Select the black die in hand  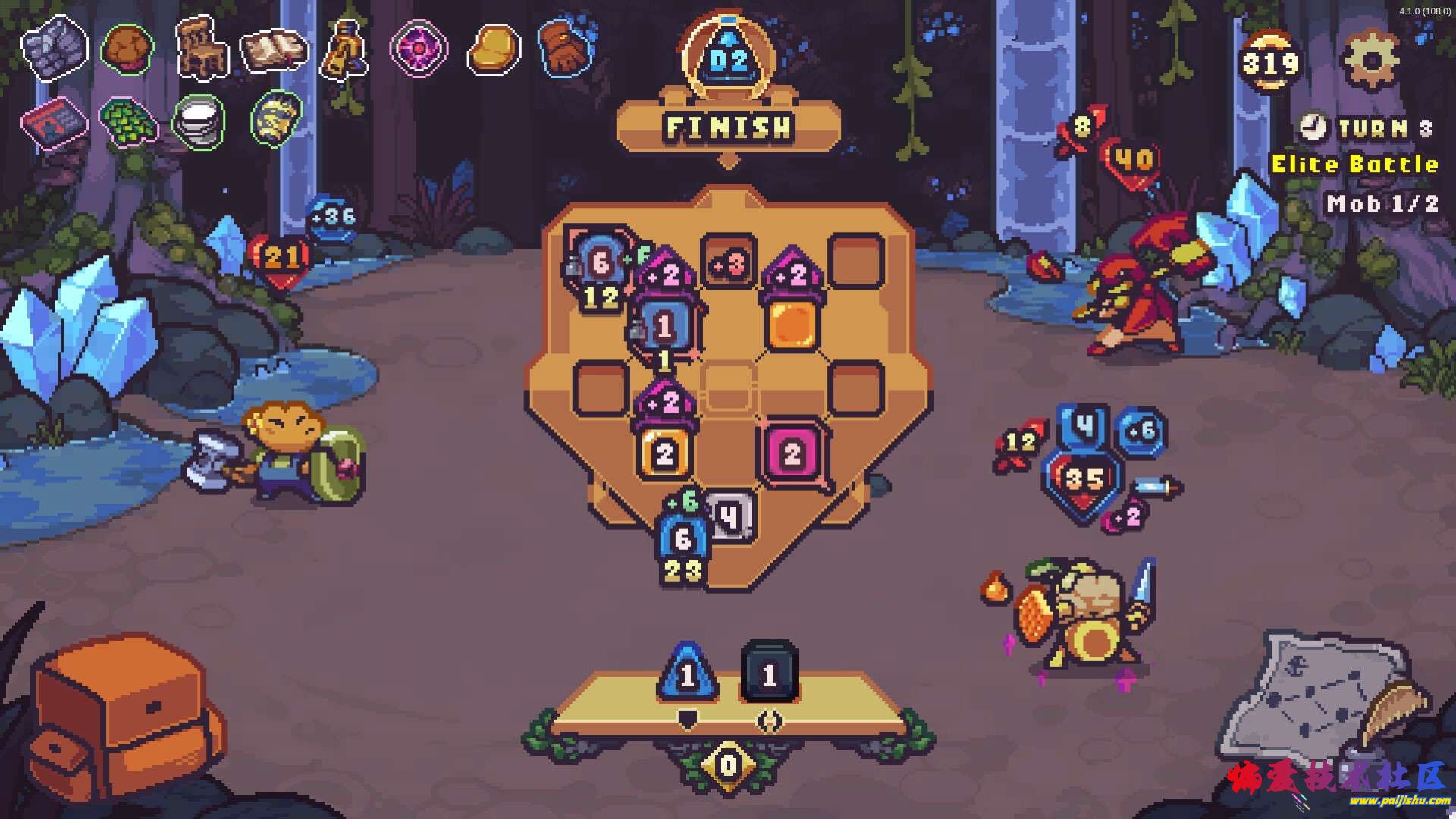click(768, 673)
